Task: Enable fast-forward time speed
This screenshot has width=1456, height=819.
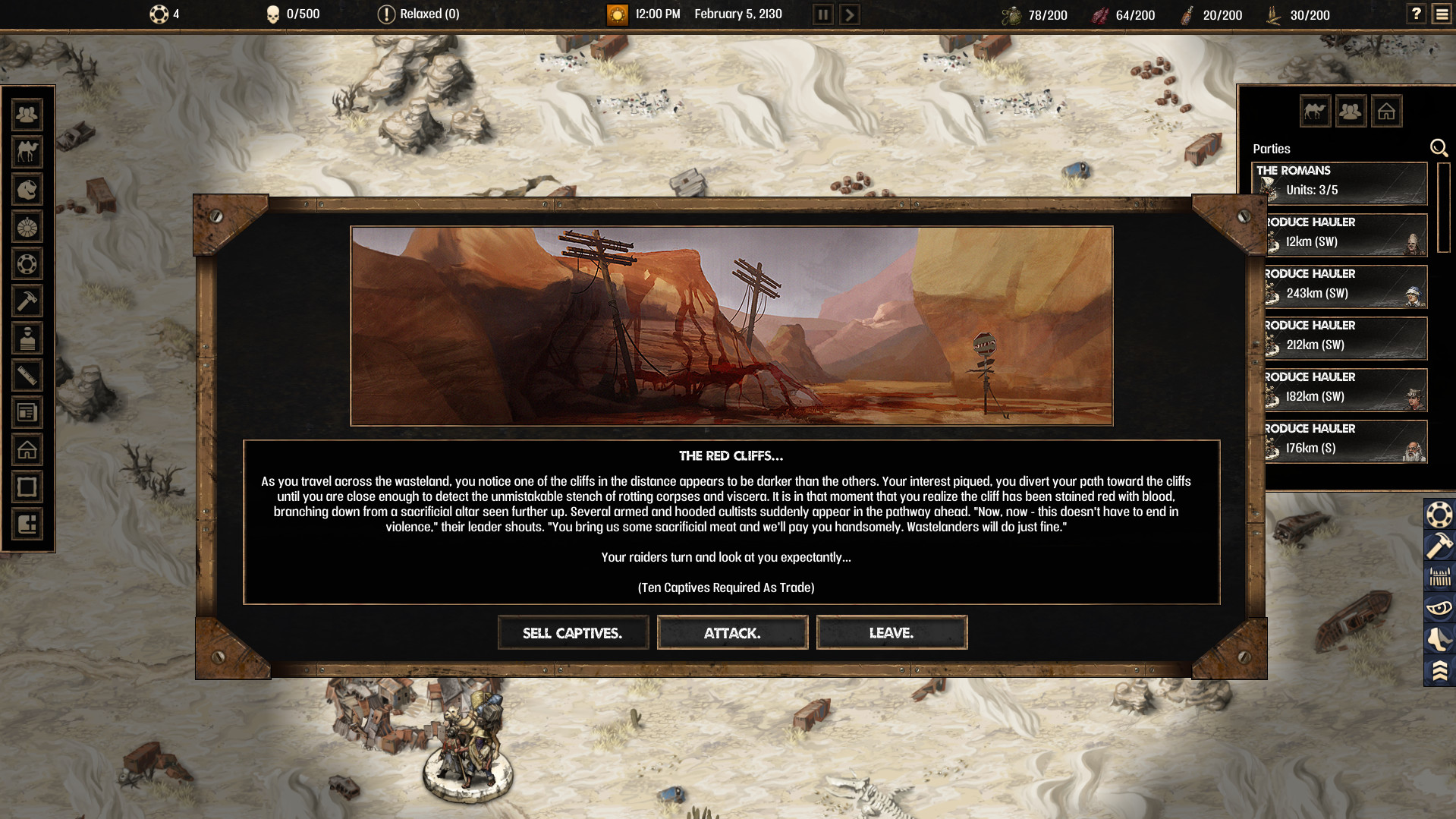Action: (849, 14)
